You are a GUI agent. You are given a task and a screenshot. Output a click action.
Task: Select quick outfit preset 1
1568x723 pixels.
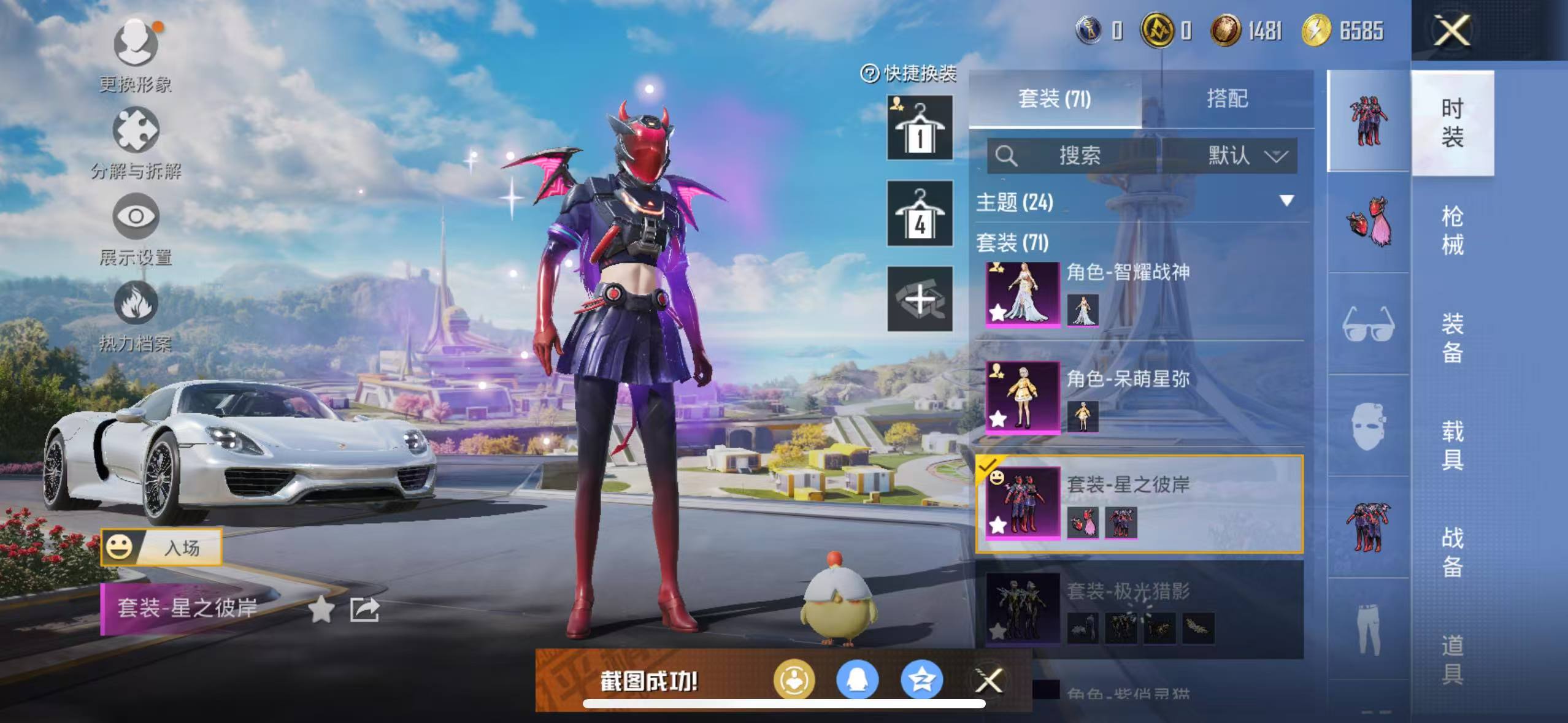click(920, 128)
